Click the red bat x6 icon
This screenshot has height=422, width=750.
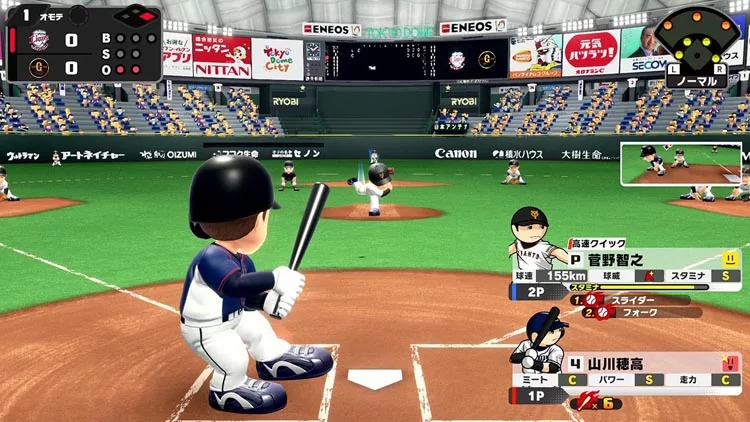coord(590,402)
